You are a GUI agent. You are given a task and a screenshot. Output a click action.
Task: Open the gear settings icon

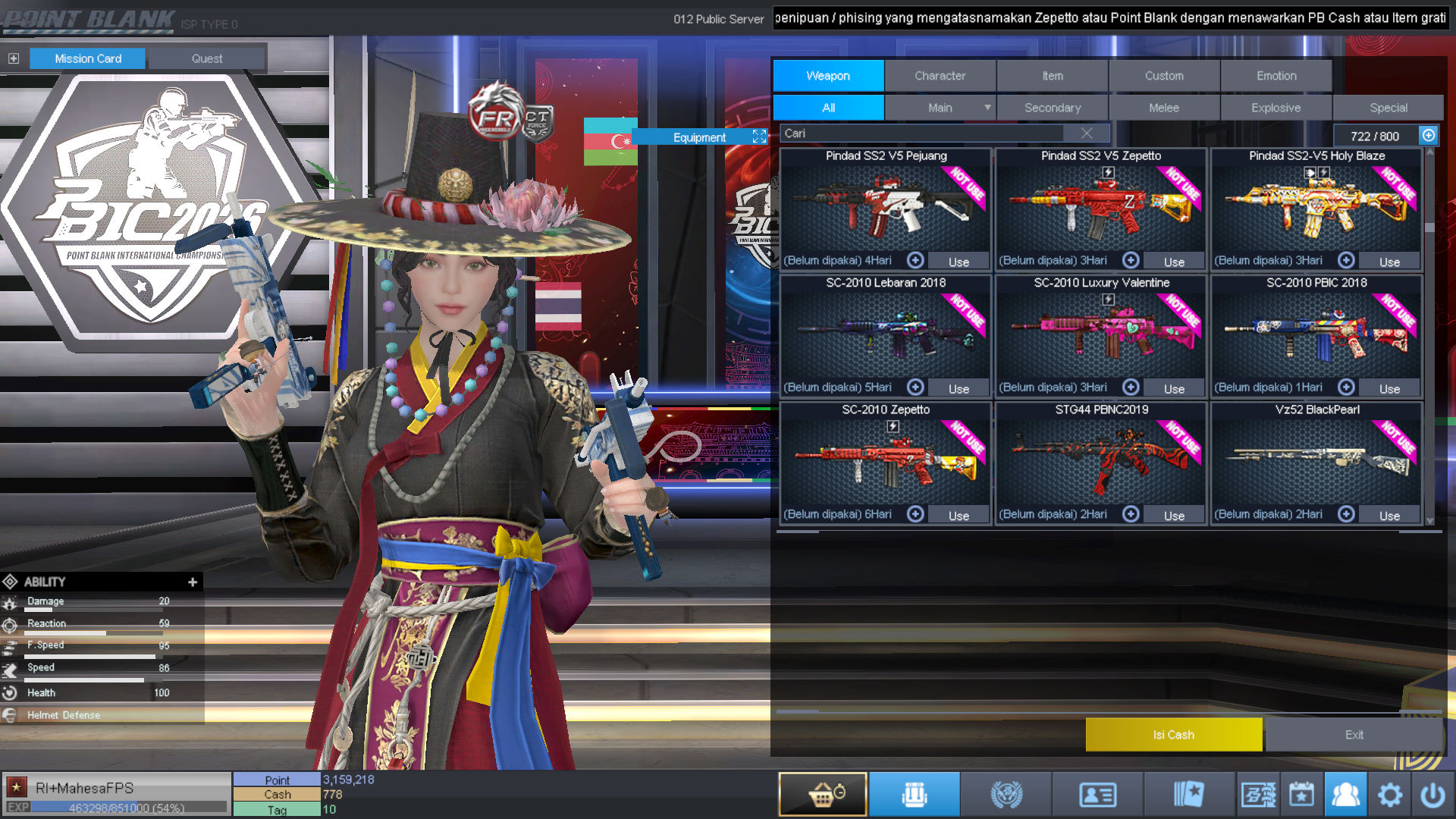click(x=1389, y=795)
